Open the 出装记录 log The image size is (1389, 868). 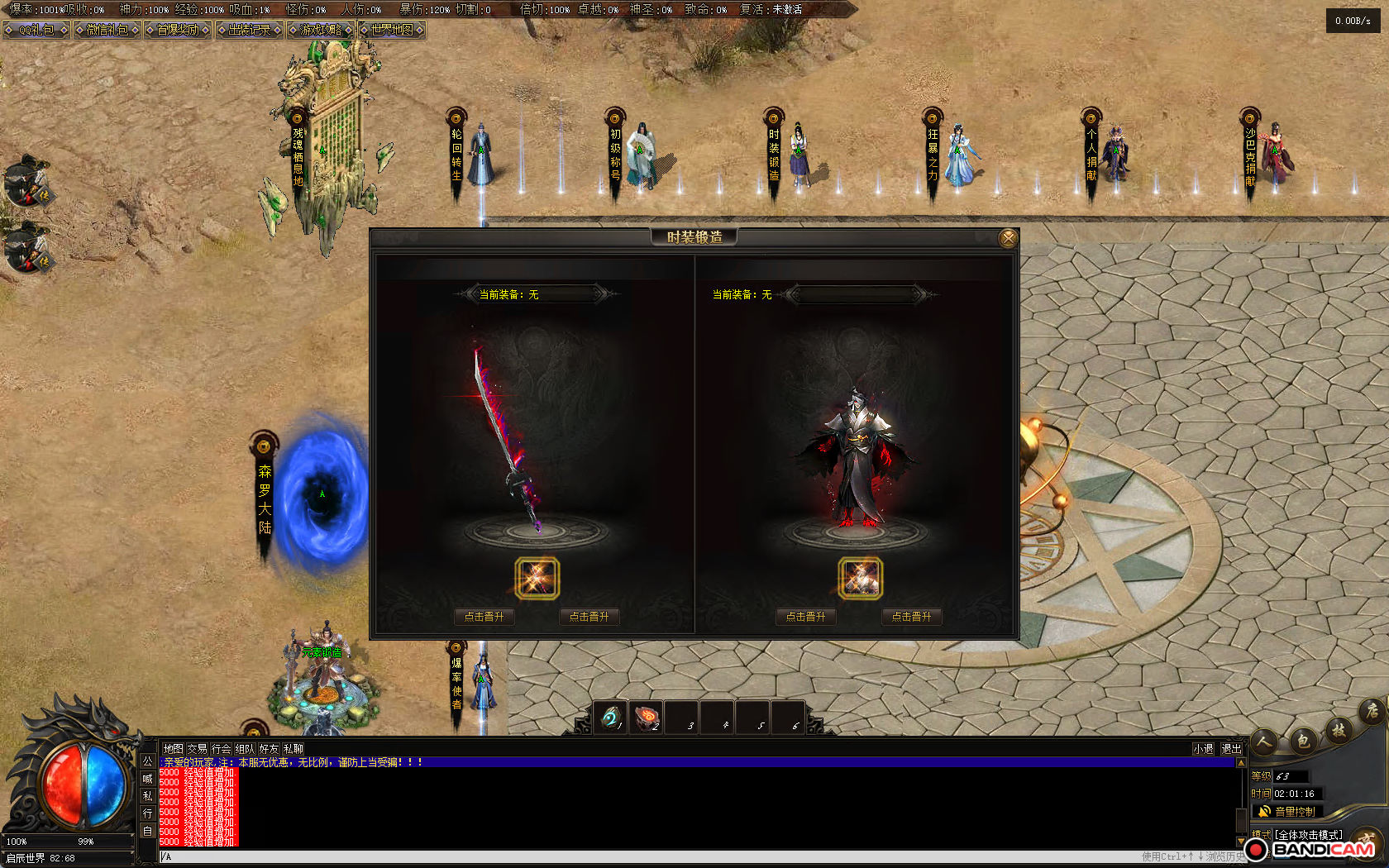click(249, 30)
